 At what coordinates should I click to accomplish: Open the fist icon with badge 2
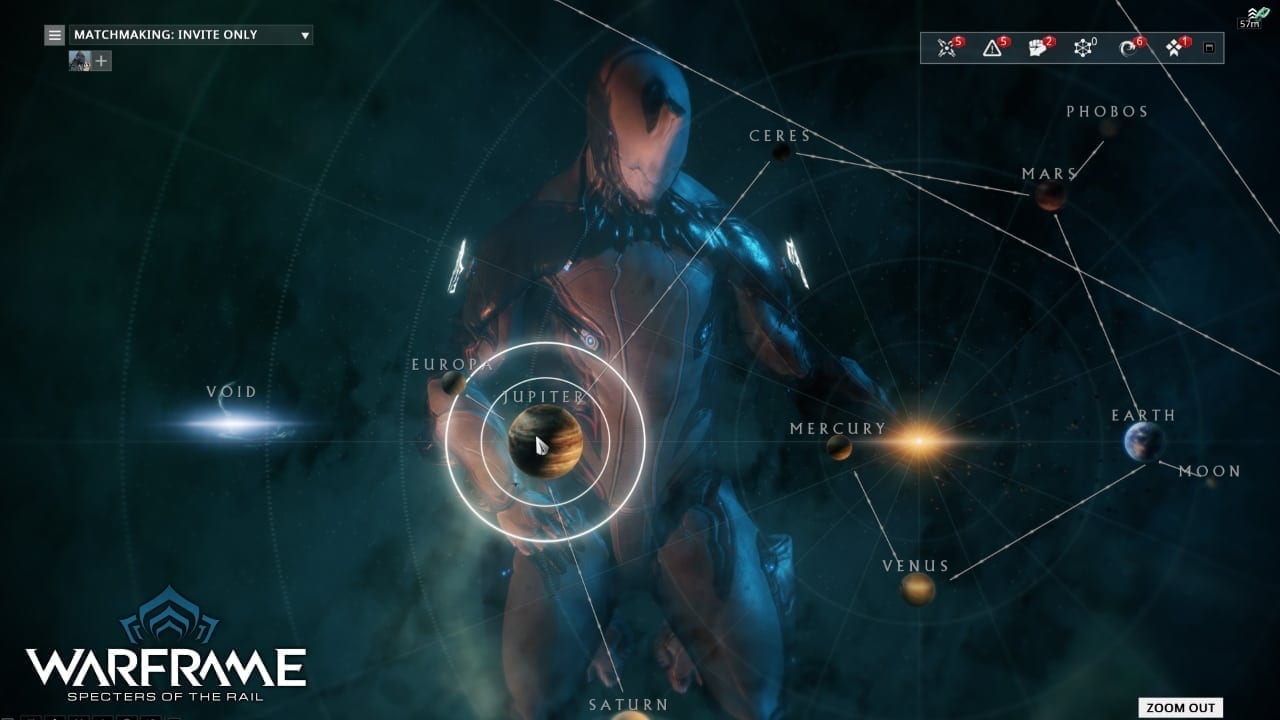coord(1038,48)
